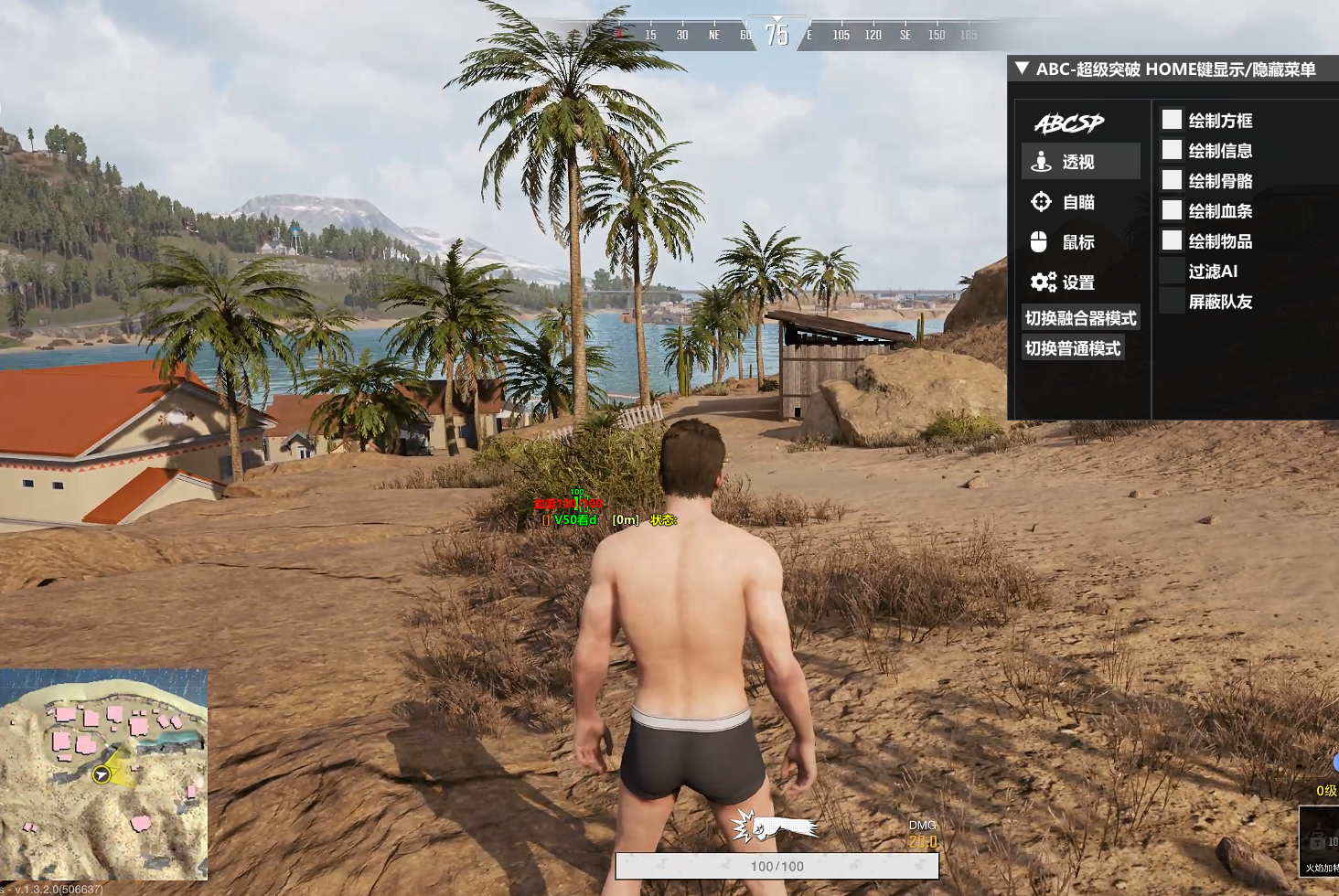Toggle the 绘制信息 checkbox

coord(1172,150)
